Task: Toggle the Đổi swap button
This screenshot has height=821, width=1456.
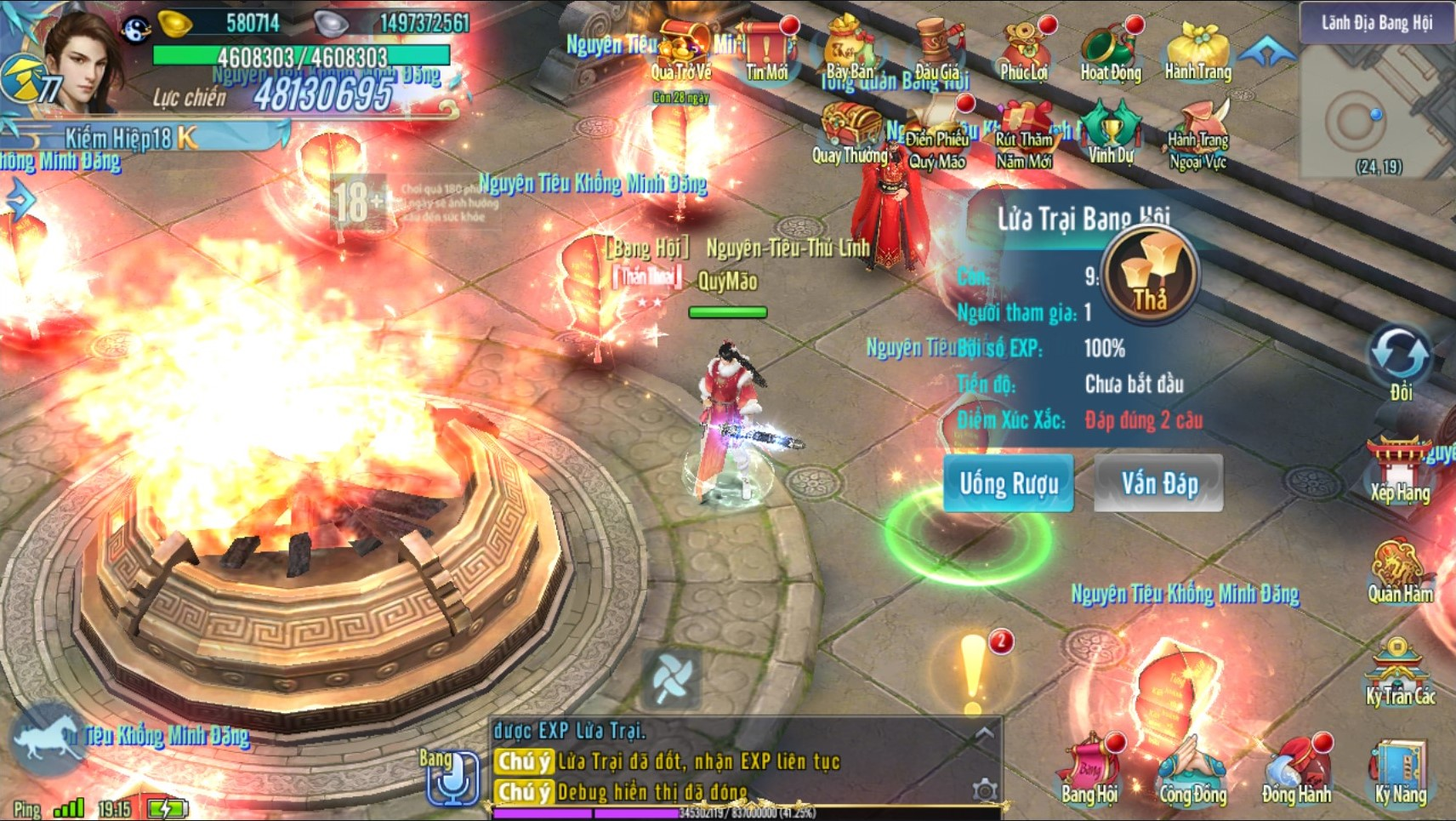Action: 1399,357
